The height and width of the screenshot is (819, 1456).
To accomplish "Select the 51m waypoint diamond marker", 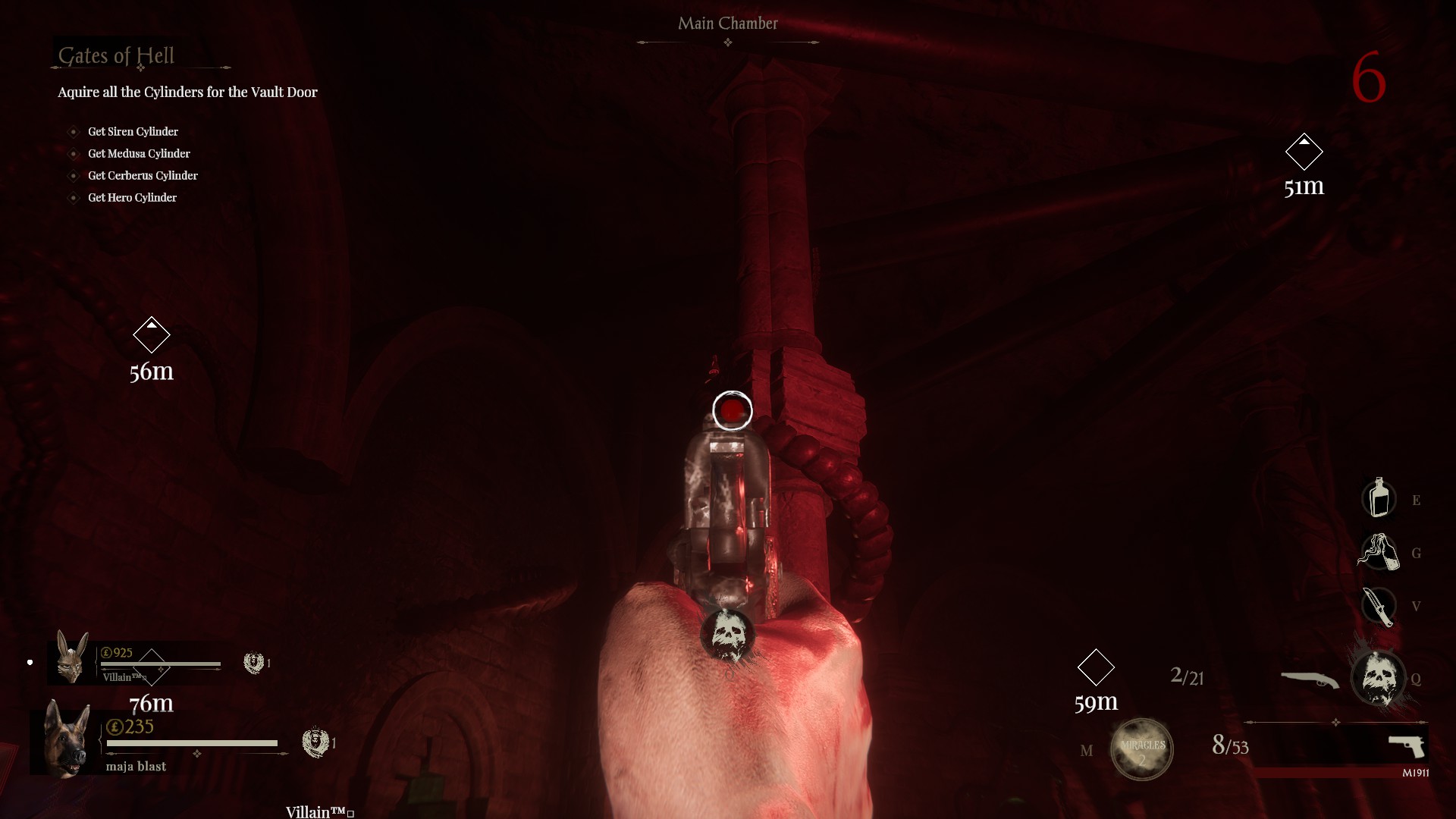I will click(x=1304, y=152).
